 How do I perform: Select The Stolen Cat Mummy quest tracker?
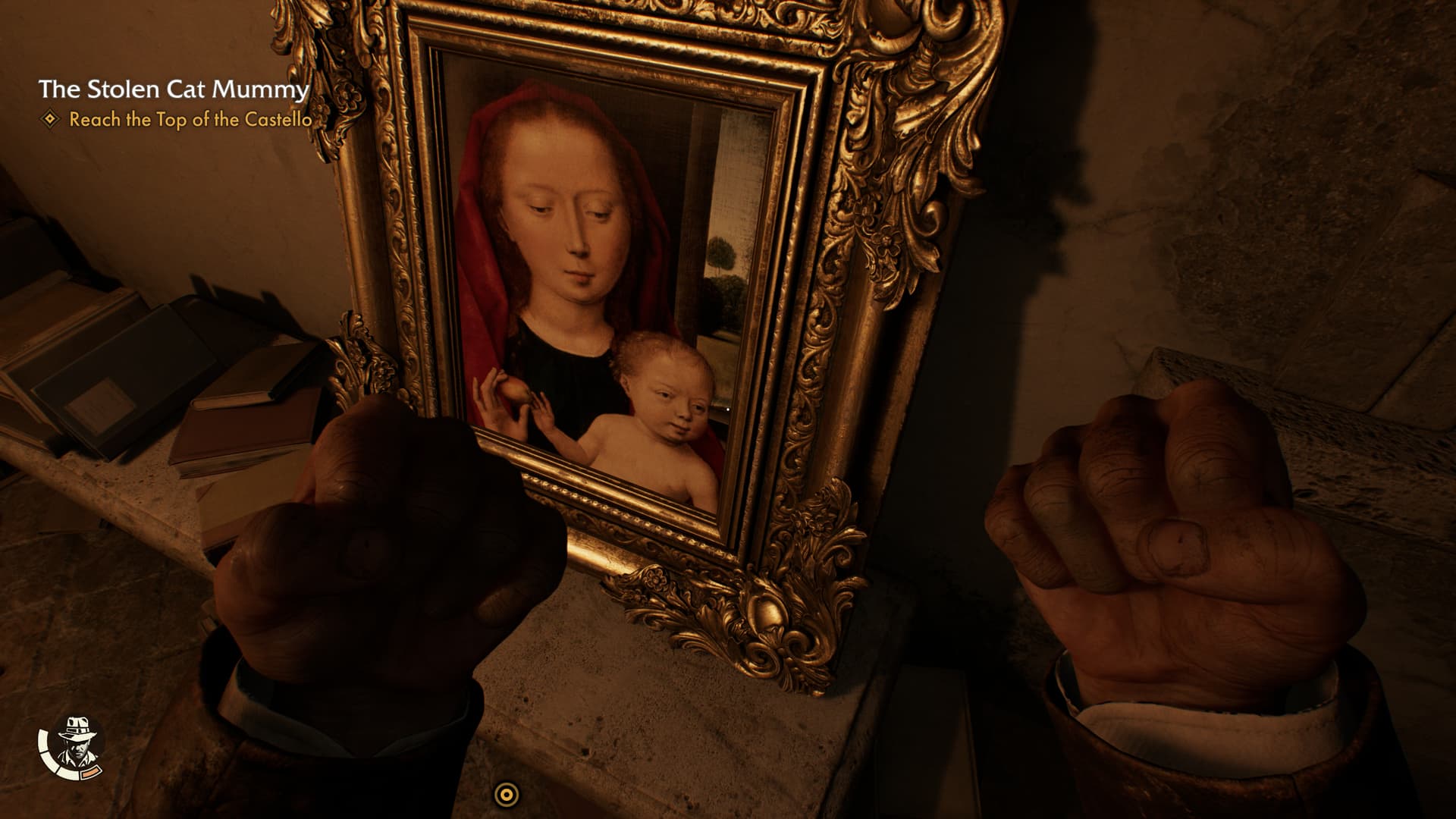pos(174,89)
